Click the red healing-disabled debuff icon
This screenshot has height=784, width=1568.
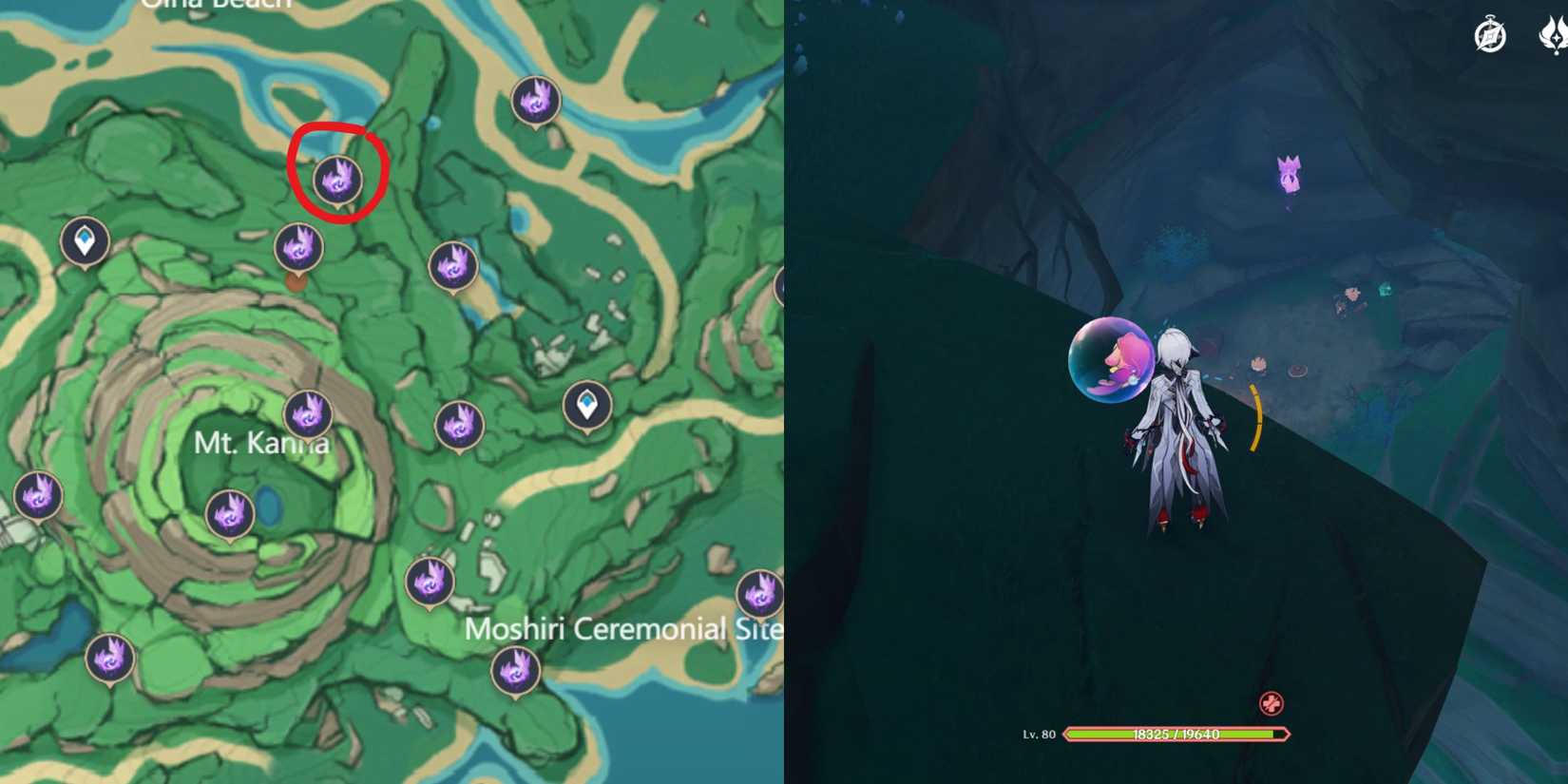pyautogui.click(x=1272, y=703)
